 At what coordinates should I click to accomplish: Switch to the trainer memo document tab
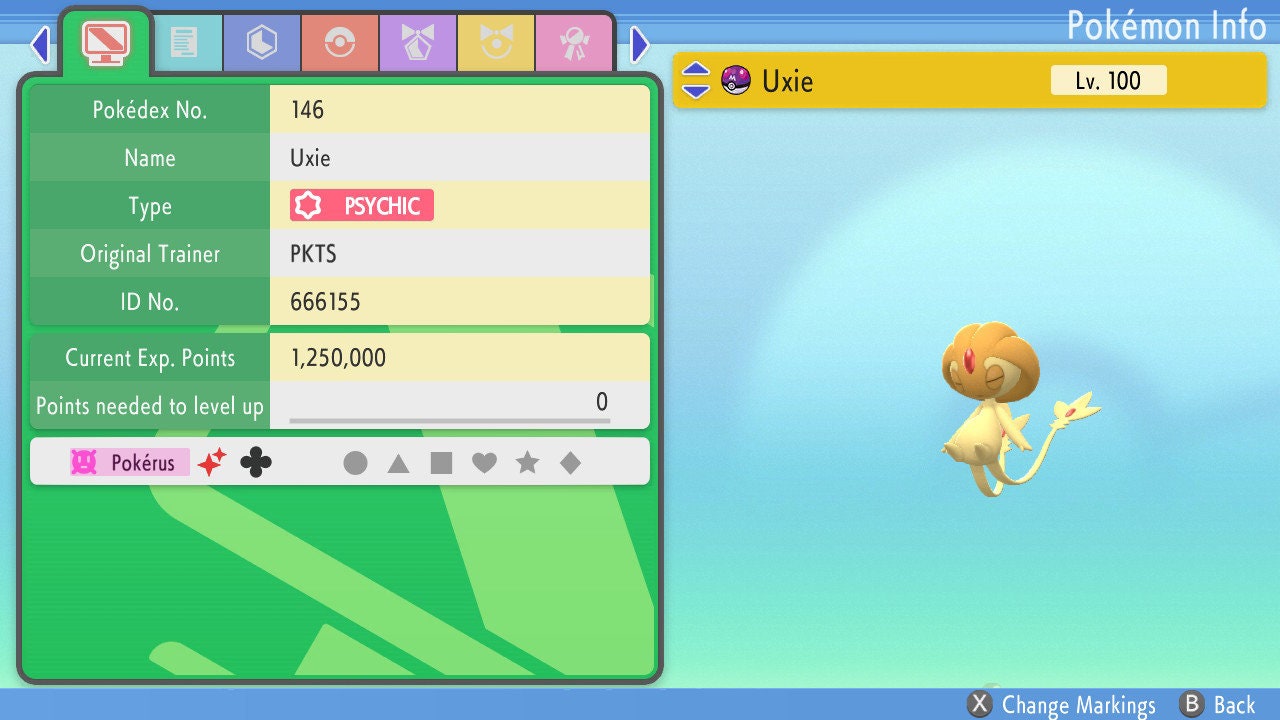(184, 42)
